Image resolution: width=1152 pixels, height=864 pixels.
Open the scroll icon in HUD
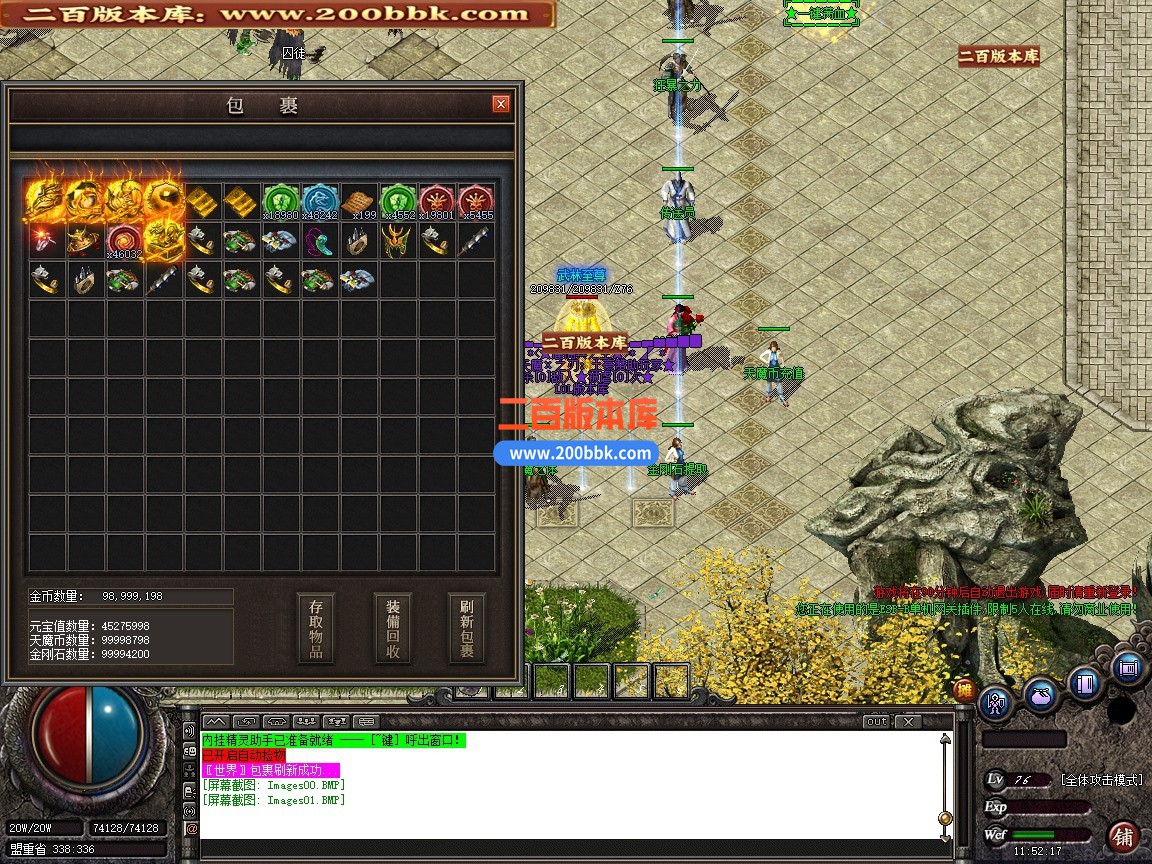click(1128, 668)
